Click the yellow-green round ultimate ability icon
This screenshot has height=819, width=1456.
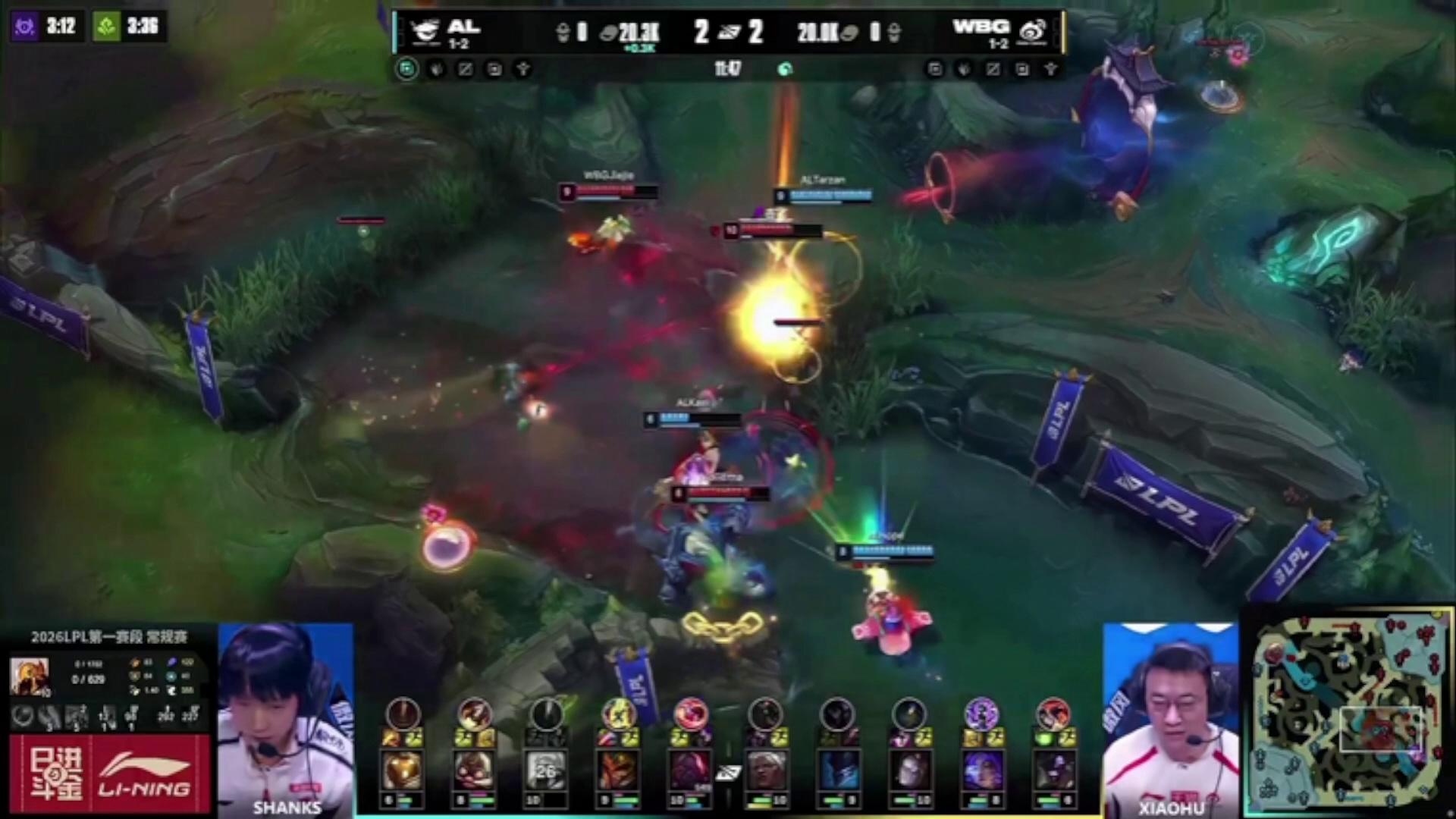[x=620, y=714]
